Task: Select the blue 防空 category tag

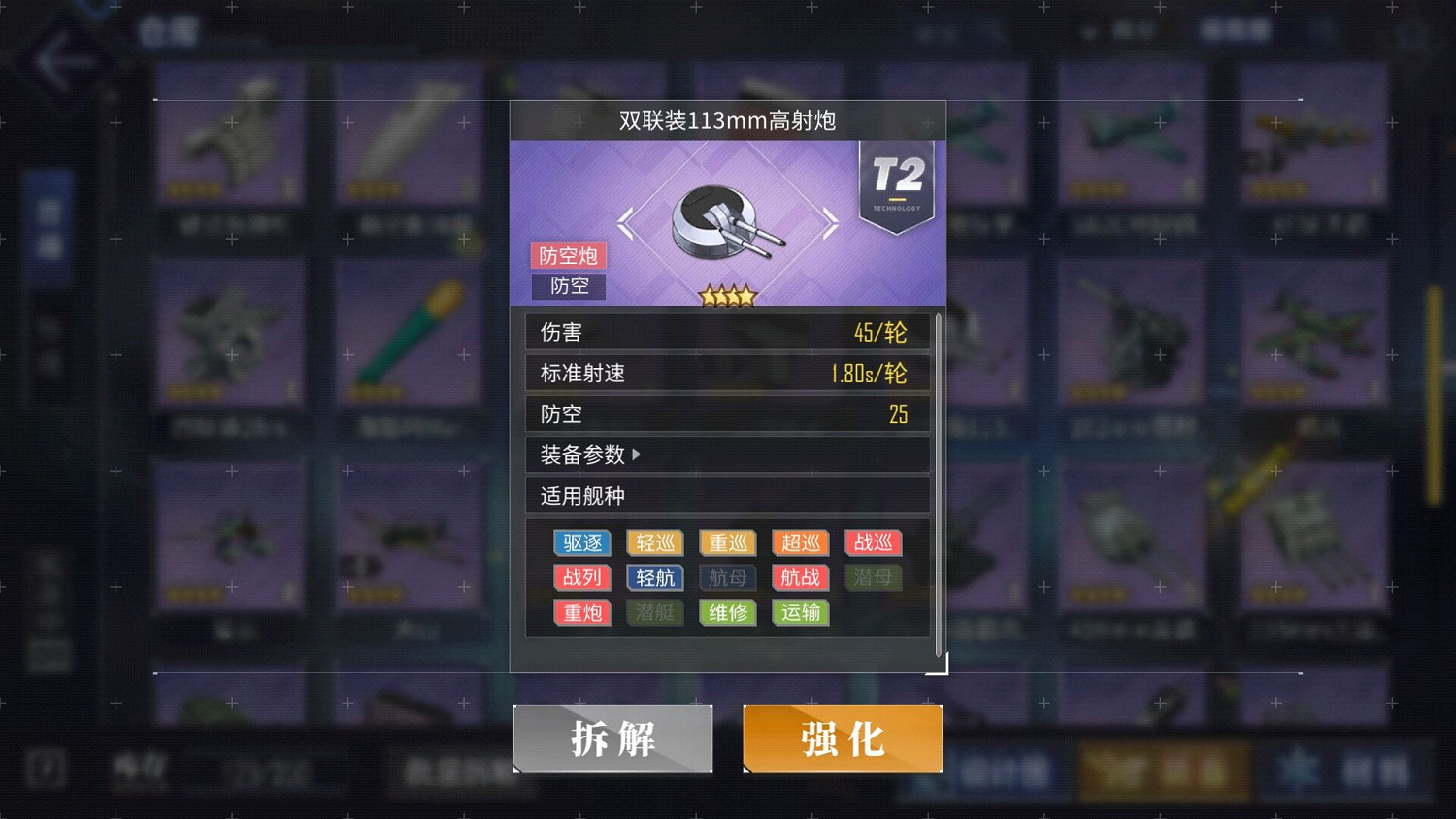Action: coord(569,286)
